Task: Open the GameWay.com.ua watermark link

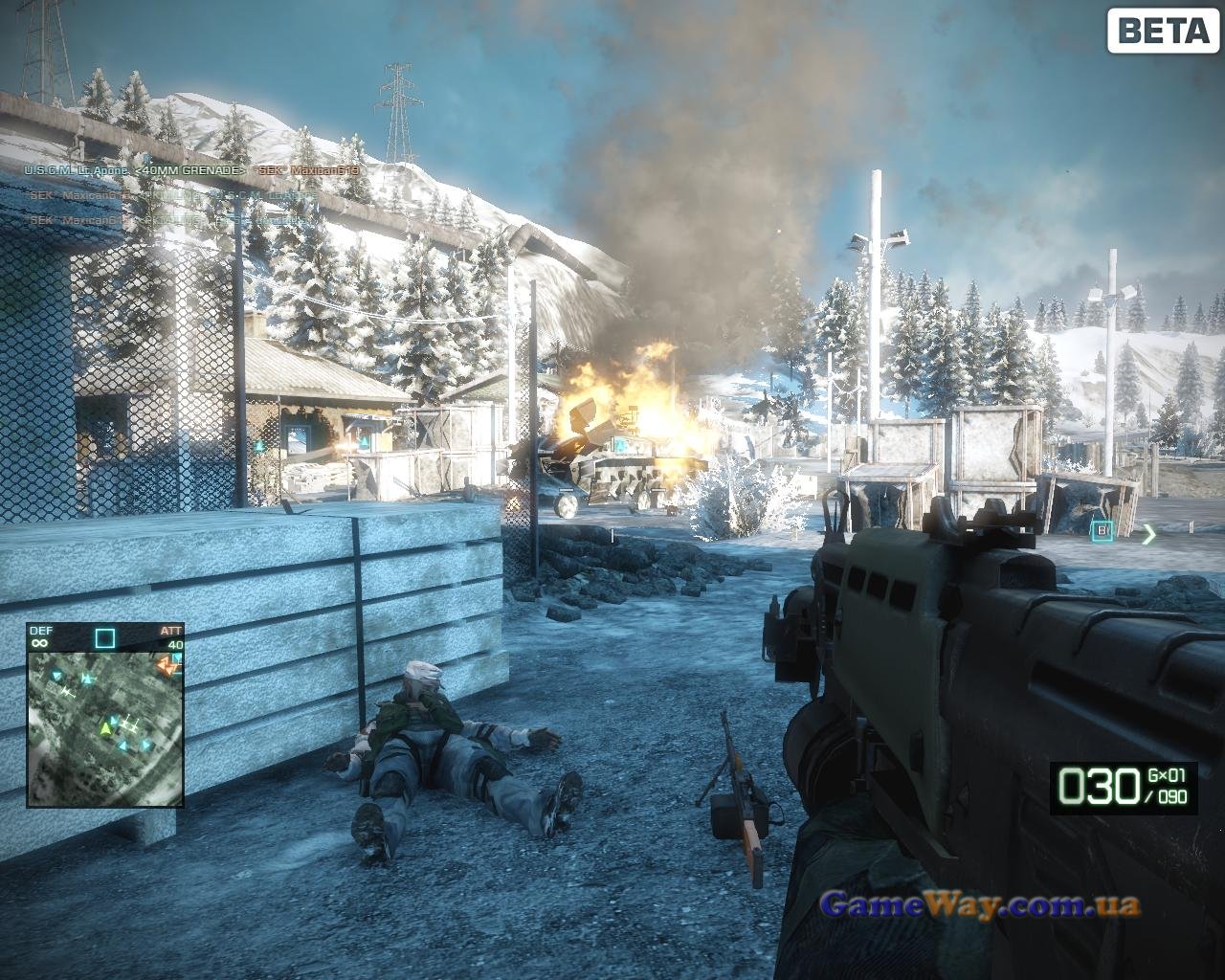Action: point(980,904)
